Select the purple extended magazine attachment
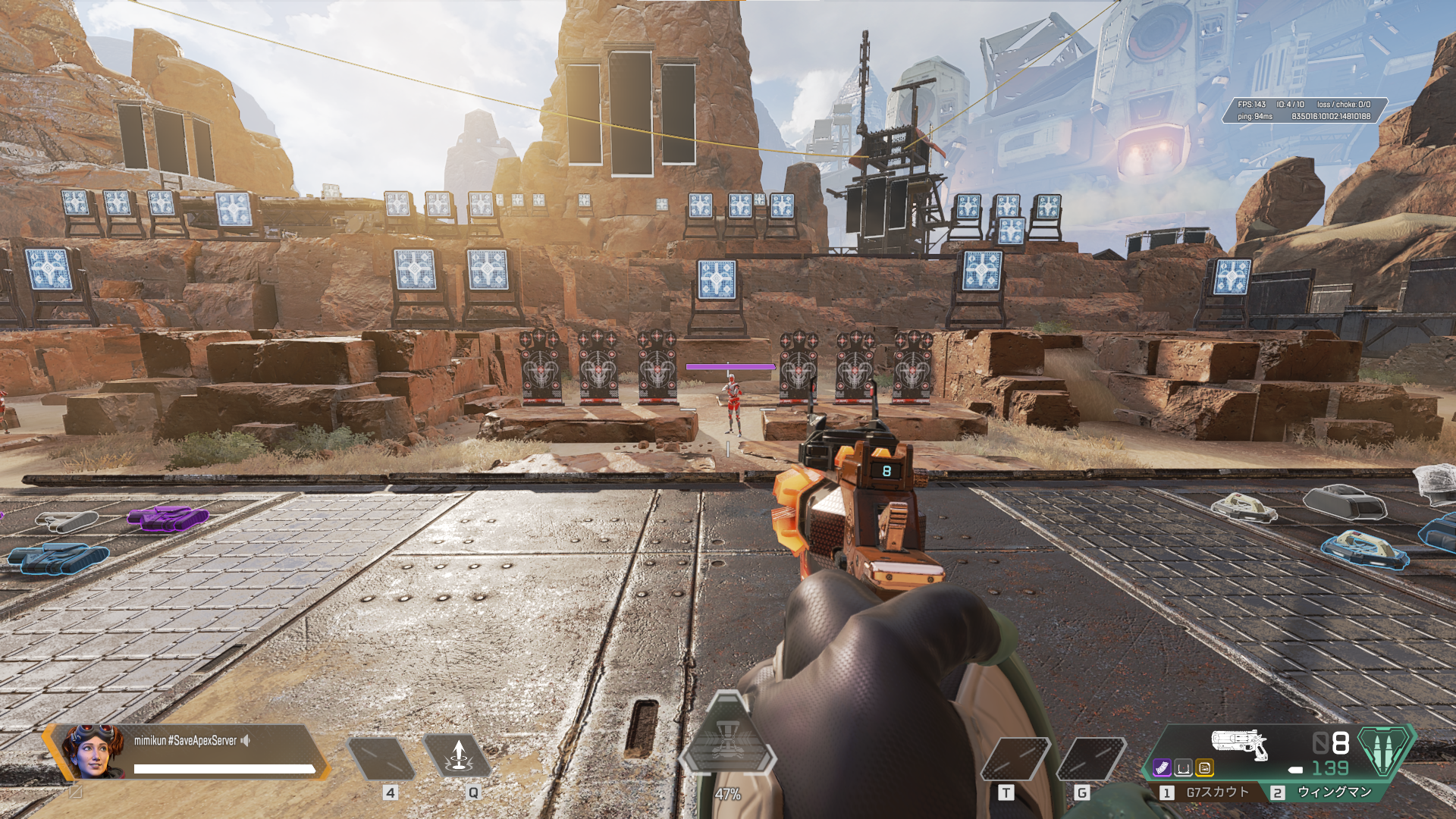Viewport: 1456px width, 819px height. tap(1162, 768)
